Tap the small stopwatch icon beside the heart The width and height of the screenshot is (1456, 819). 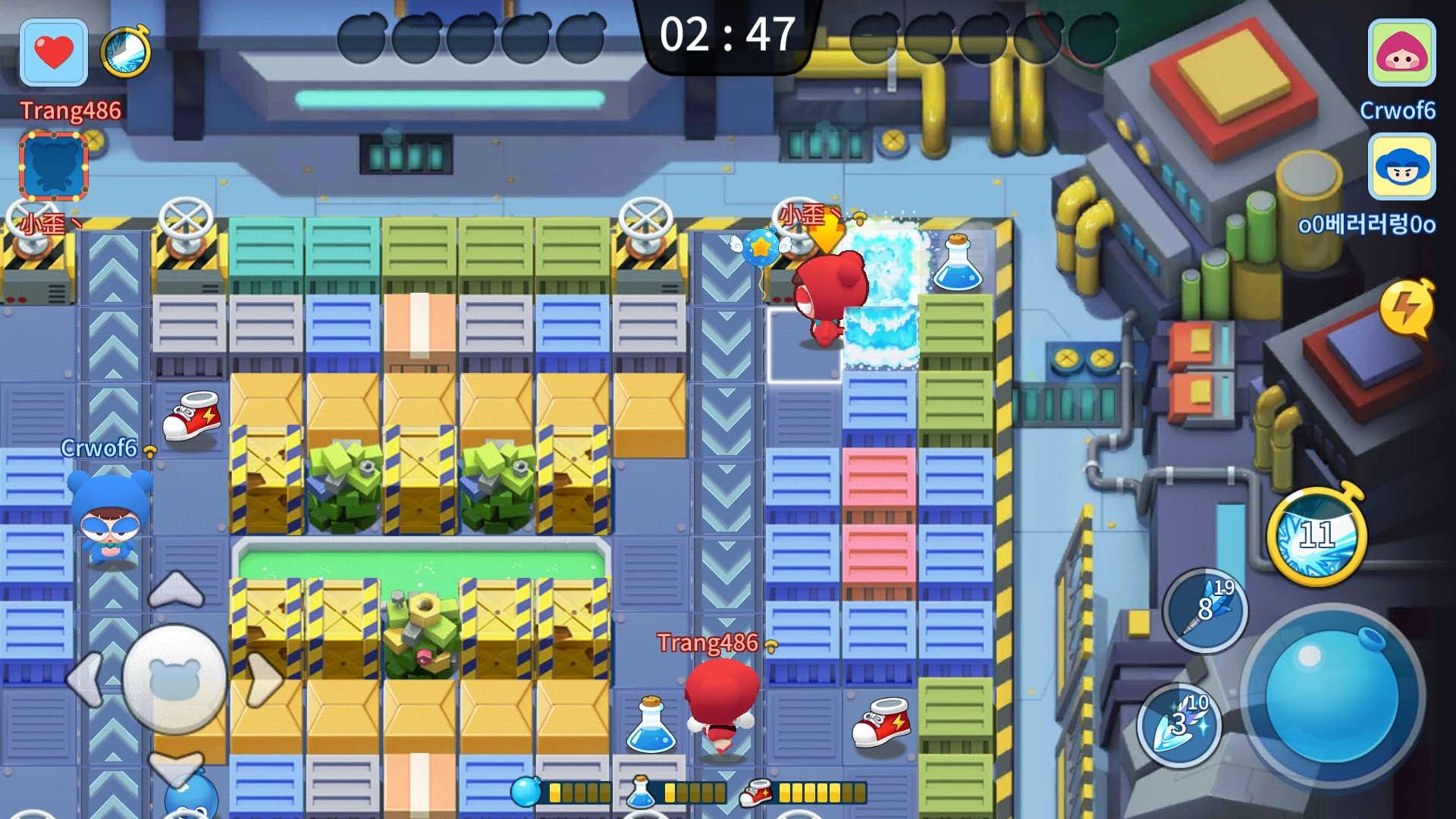pyautogui.click(x=126, y=53)
